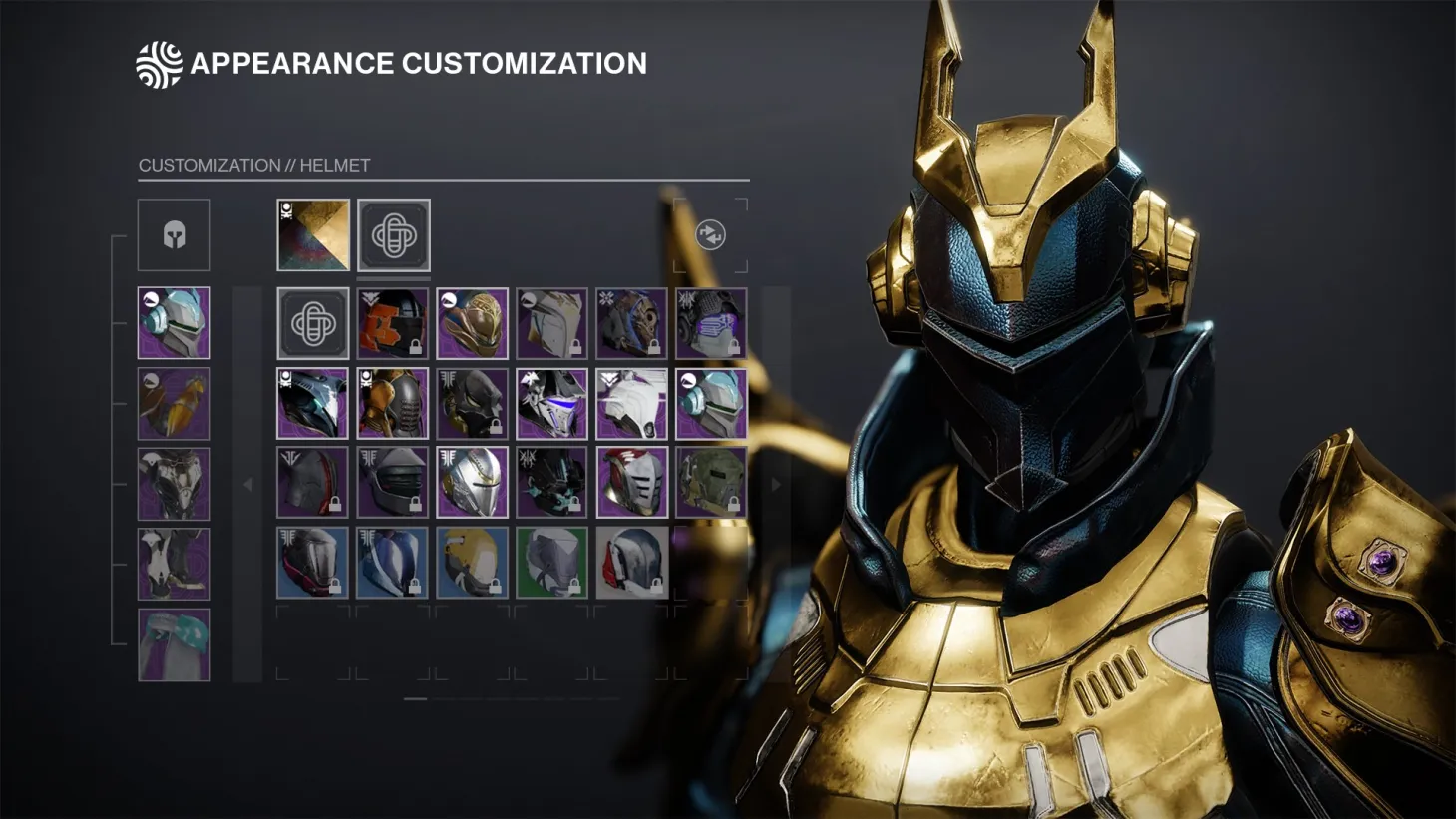Viewport: 1456px width, 819px height.
Task: Pick the camo green helmet ornament
Action: tap(712, 483)
